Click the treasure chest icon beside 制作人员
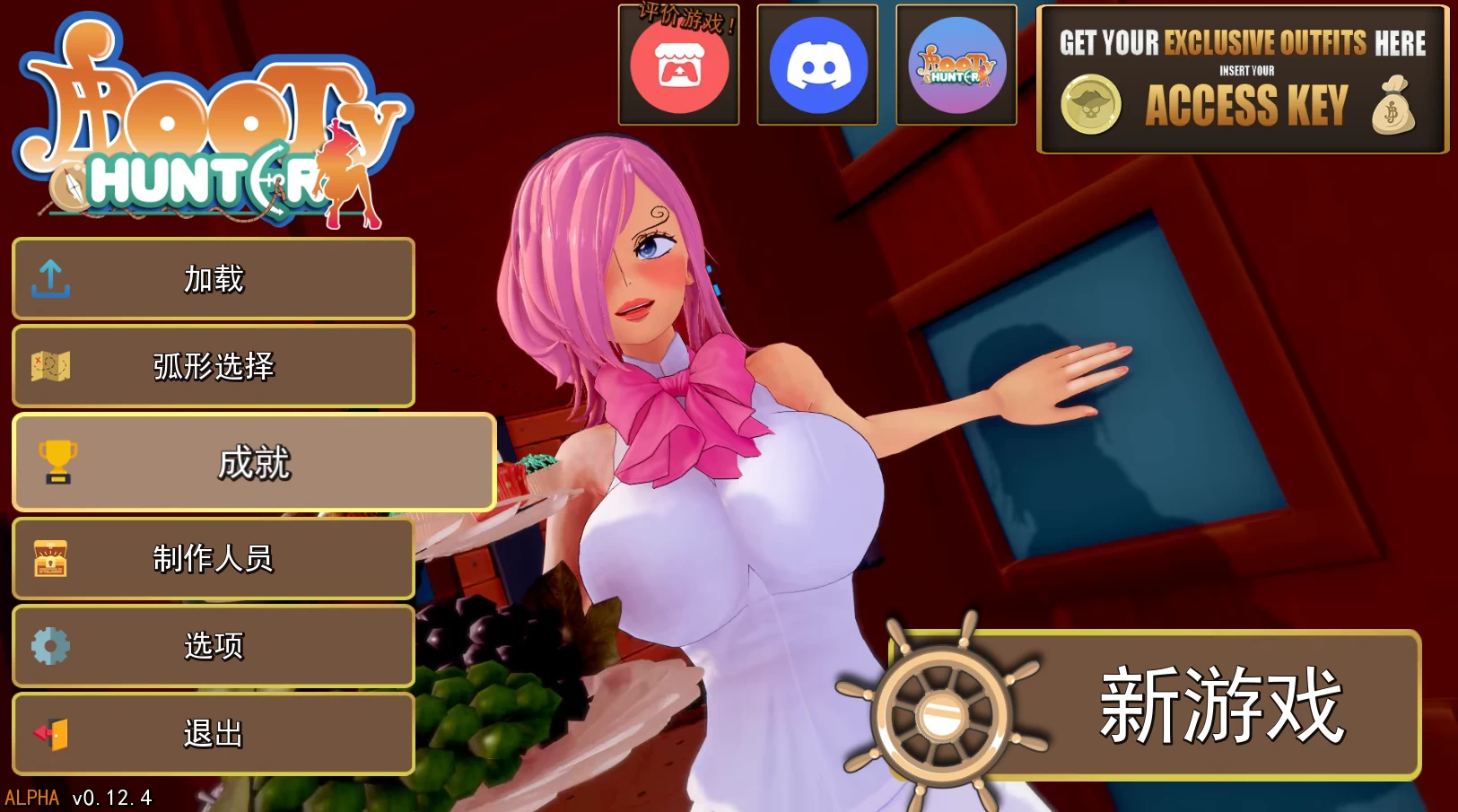1458x812 pixels. tap(51, 558)
